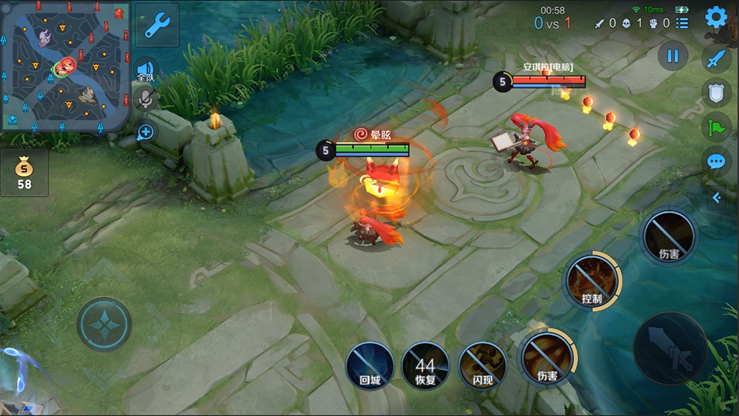Open the minimap
The image size is (739, 416).
[x=65, y=67]
